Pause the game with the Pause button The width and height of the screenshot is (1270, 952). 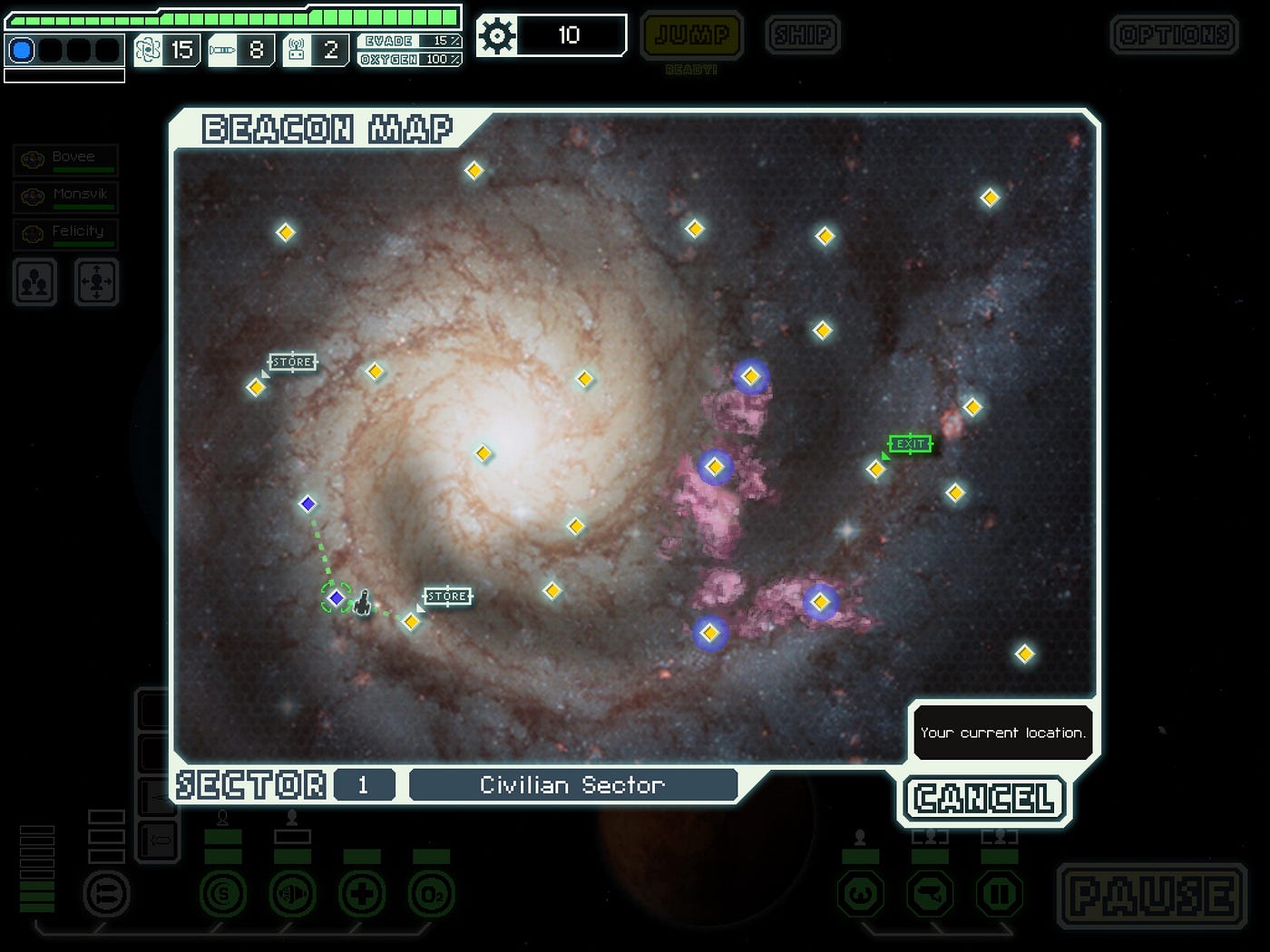[1151, 896]
